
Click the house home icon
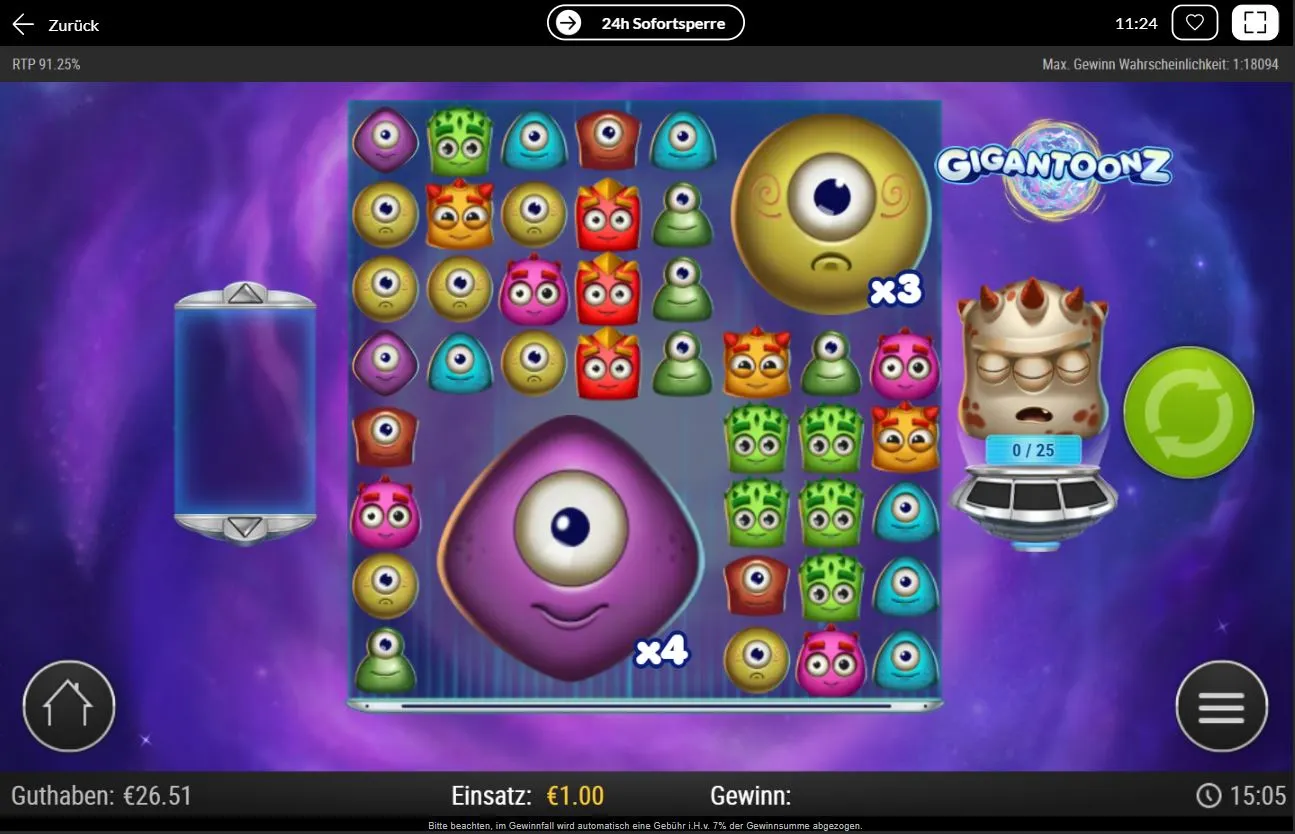coord(68,706)
